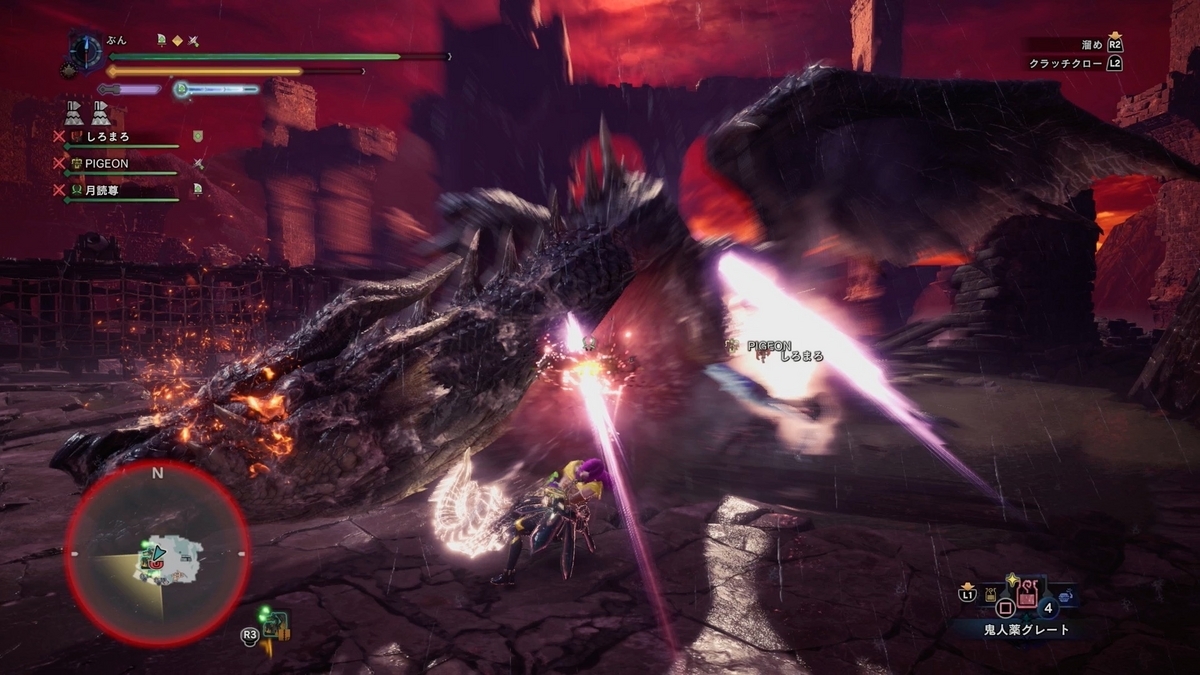The image size is (1200, 675).
Task: Select the 鬼人薬グレート item in the item bar
Action: (x=1027, y=597)
